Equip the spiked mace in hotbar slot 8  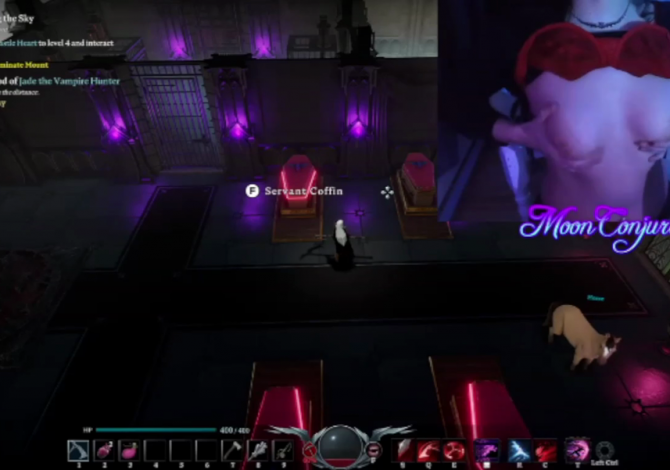(258, 451)
